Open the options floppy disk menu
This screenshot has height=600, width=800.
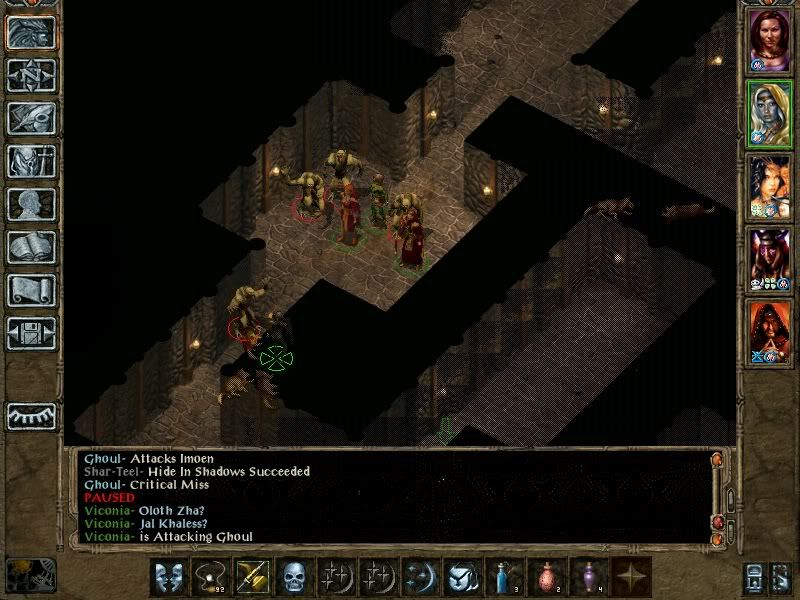(31, 333)
